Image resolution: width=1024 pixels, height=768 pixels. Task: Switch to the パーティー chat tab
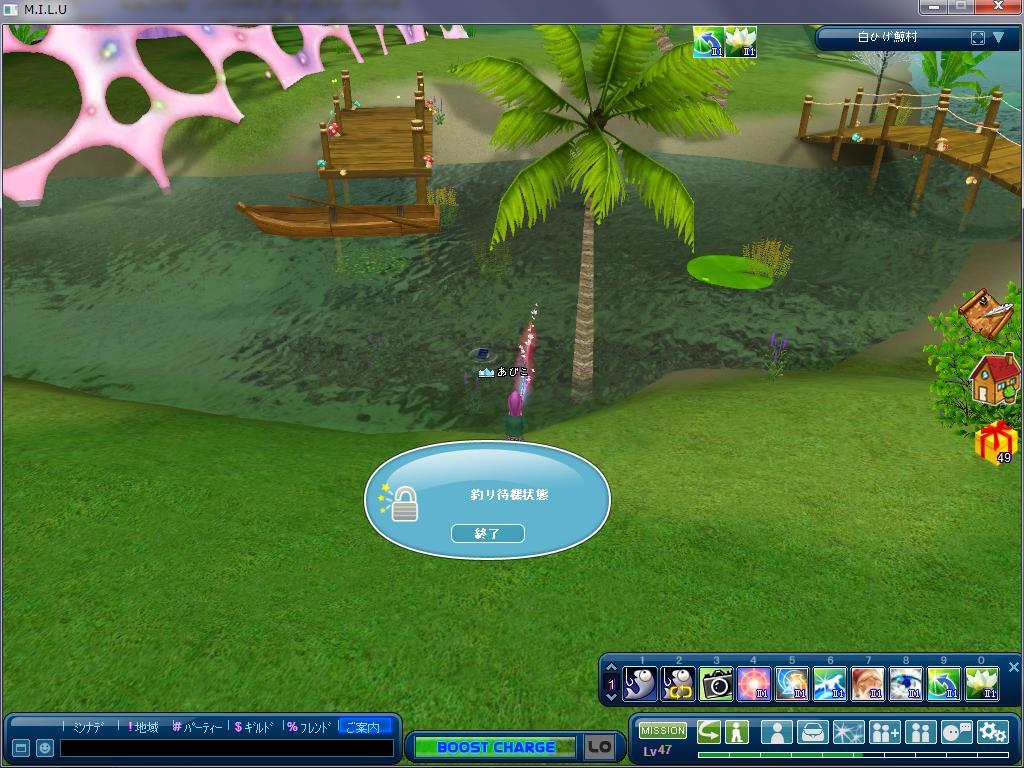[197, 727]
